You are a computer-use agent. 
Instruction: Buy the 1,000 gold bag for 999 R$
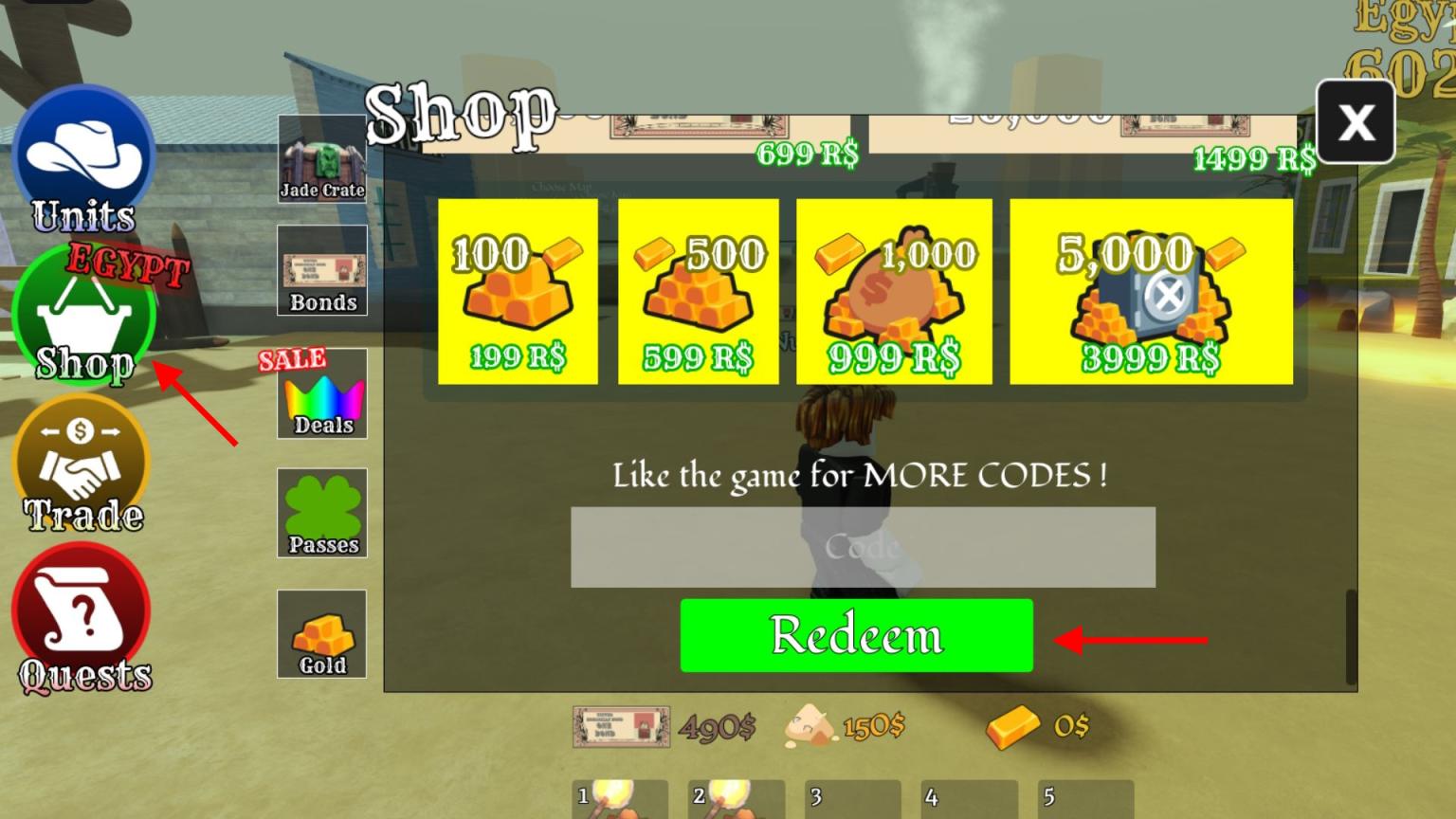pos(893,291)
